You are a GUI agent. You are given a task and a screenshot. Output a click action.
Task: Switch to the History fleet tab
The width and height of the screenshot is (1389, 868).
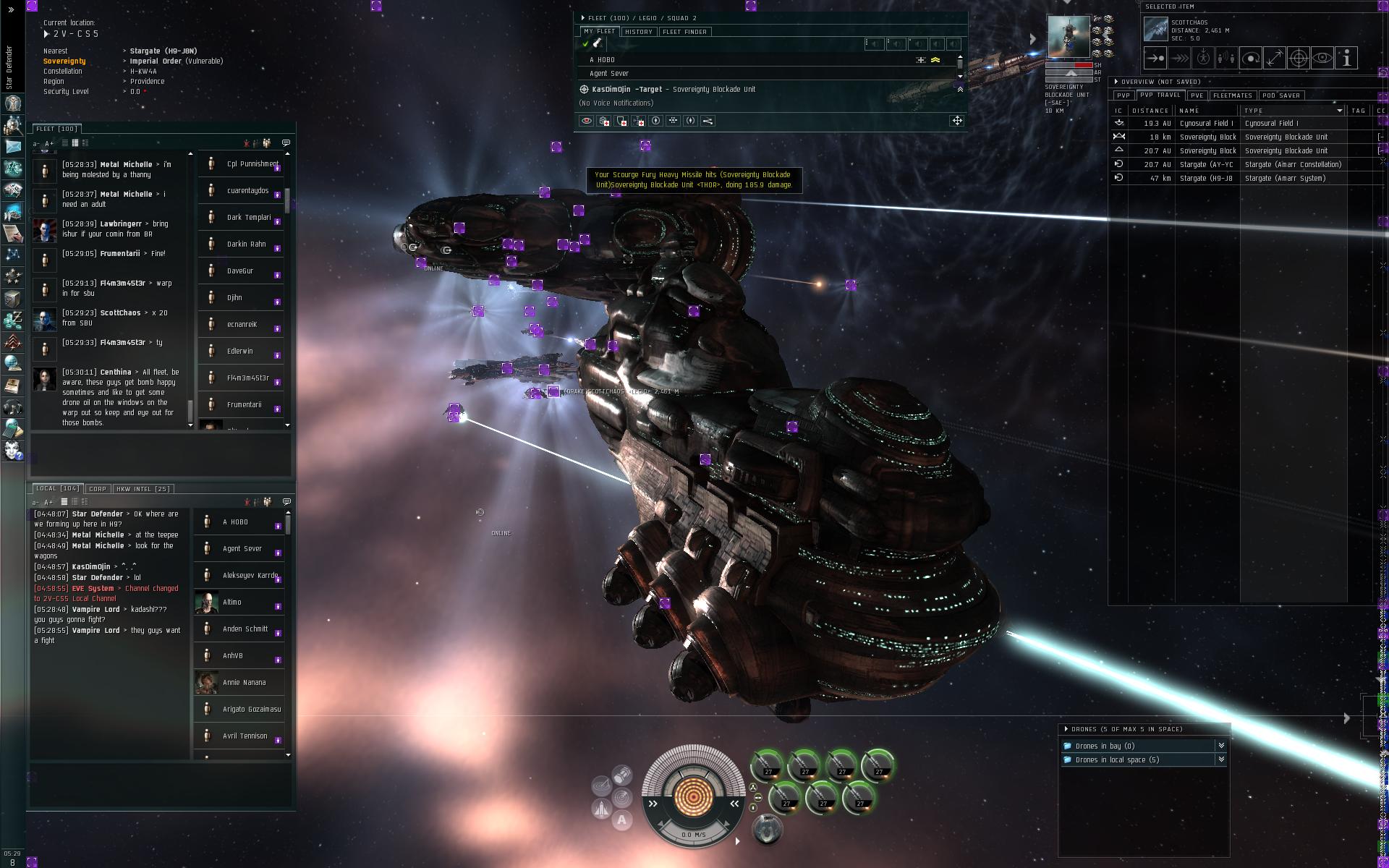[x=638, y=32]
